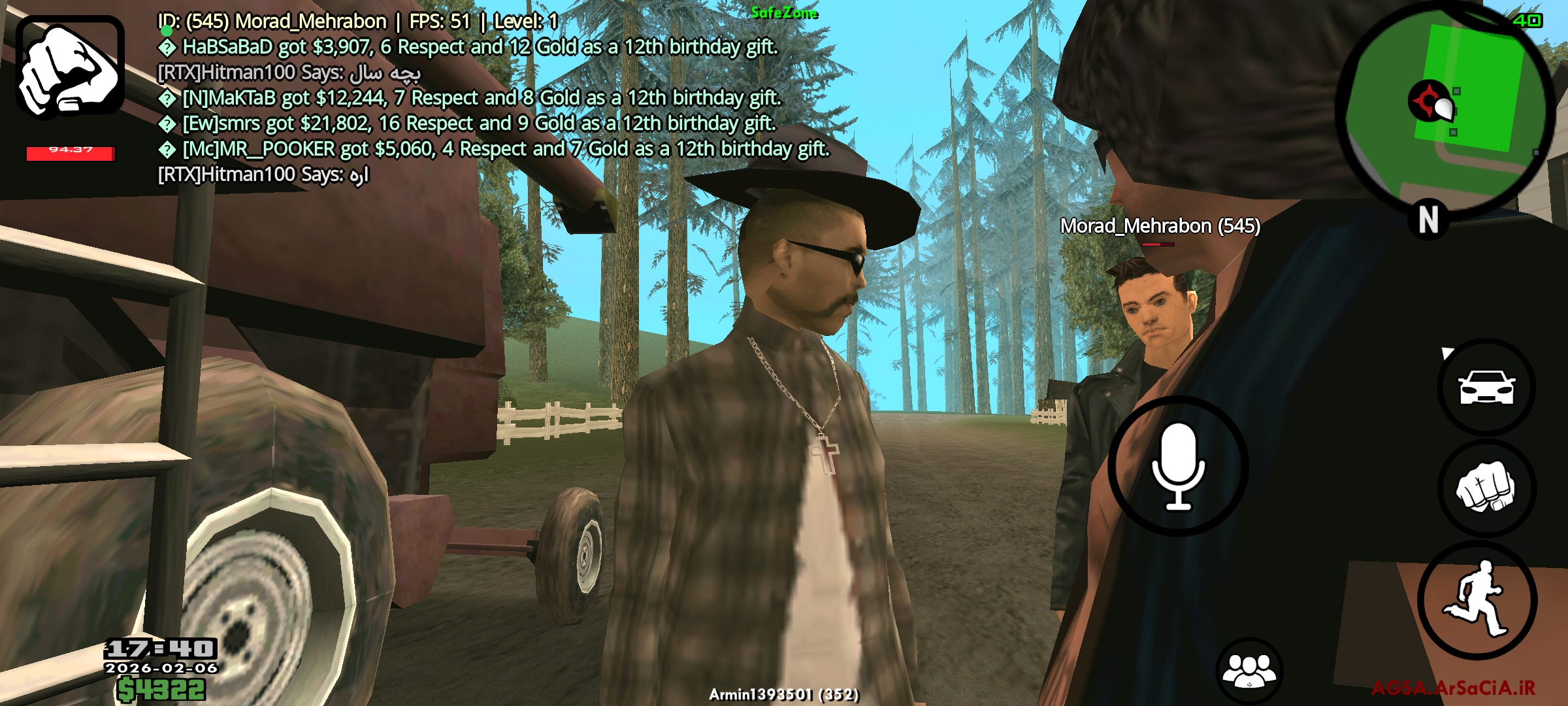The width and height of the screenshot is (1568, 706).
Task: Tap the sprint running man button
Action: coord(1478,599)
